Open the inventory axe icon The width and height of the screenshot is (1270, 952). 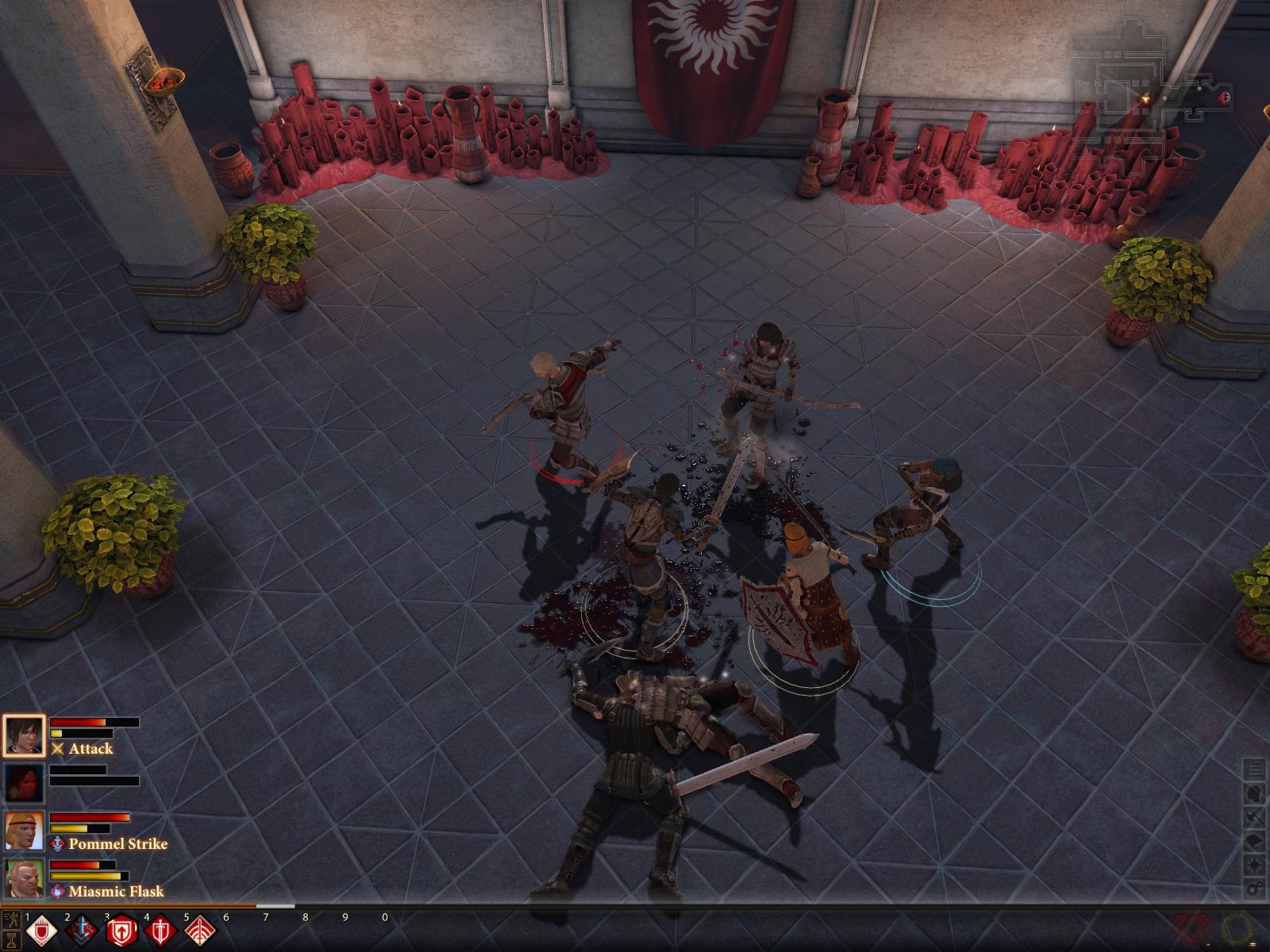(1254, 816)
